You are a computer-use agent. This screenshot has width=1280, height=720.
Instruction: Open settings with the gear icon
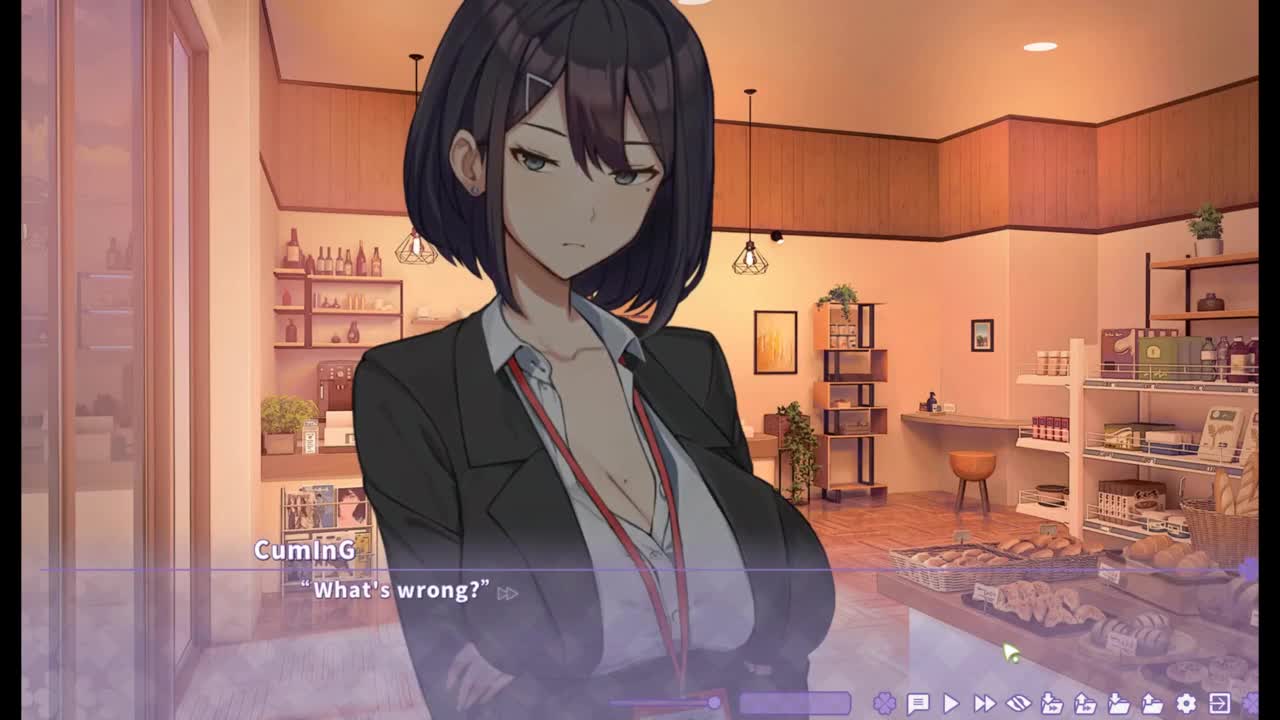coord(1186,704)
